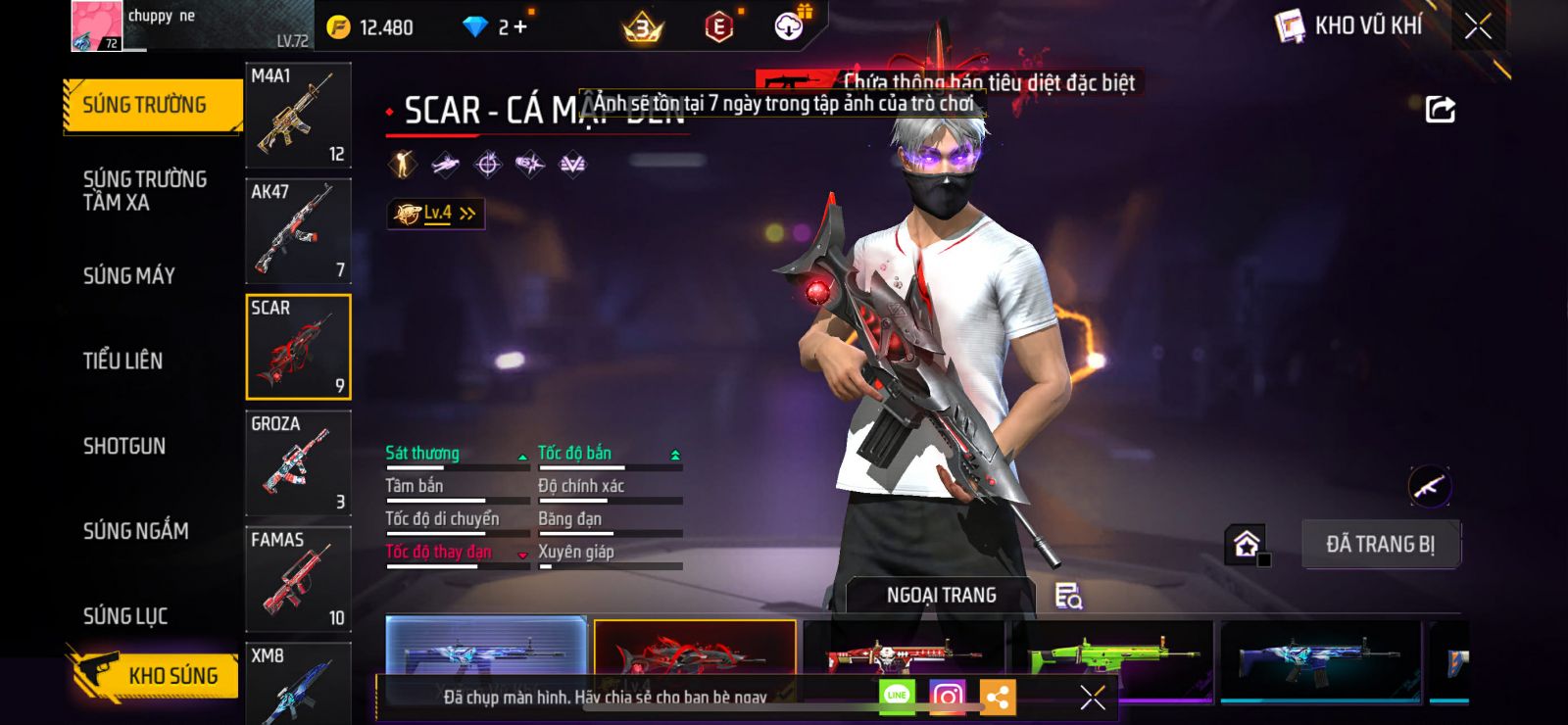The height and width of the screenshot is (725, 1568).
Task: Show the Shotgun category
Action: (124, 446)
